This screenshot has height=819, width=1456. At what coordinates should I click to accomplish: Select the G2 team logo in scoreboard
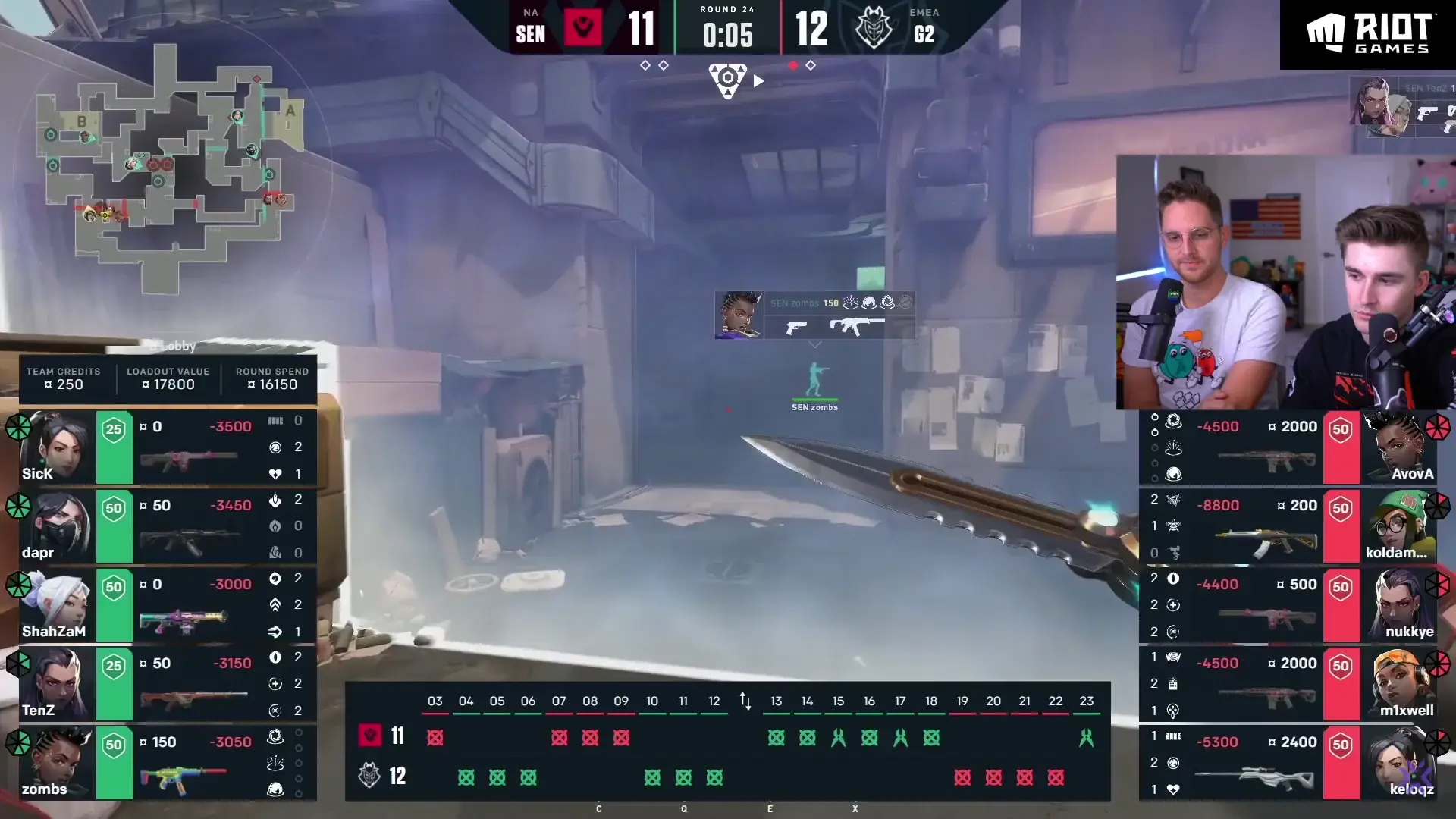[874, 28]
